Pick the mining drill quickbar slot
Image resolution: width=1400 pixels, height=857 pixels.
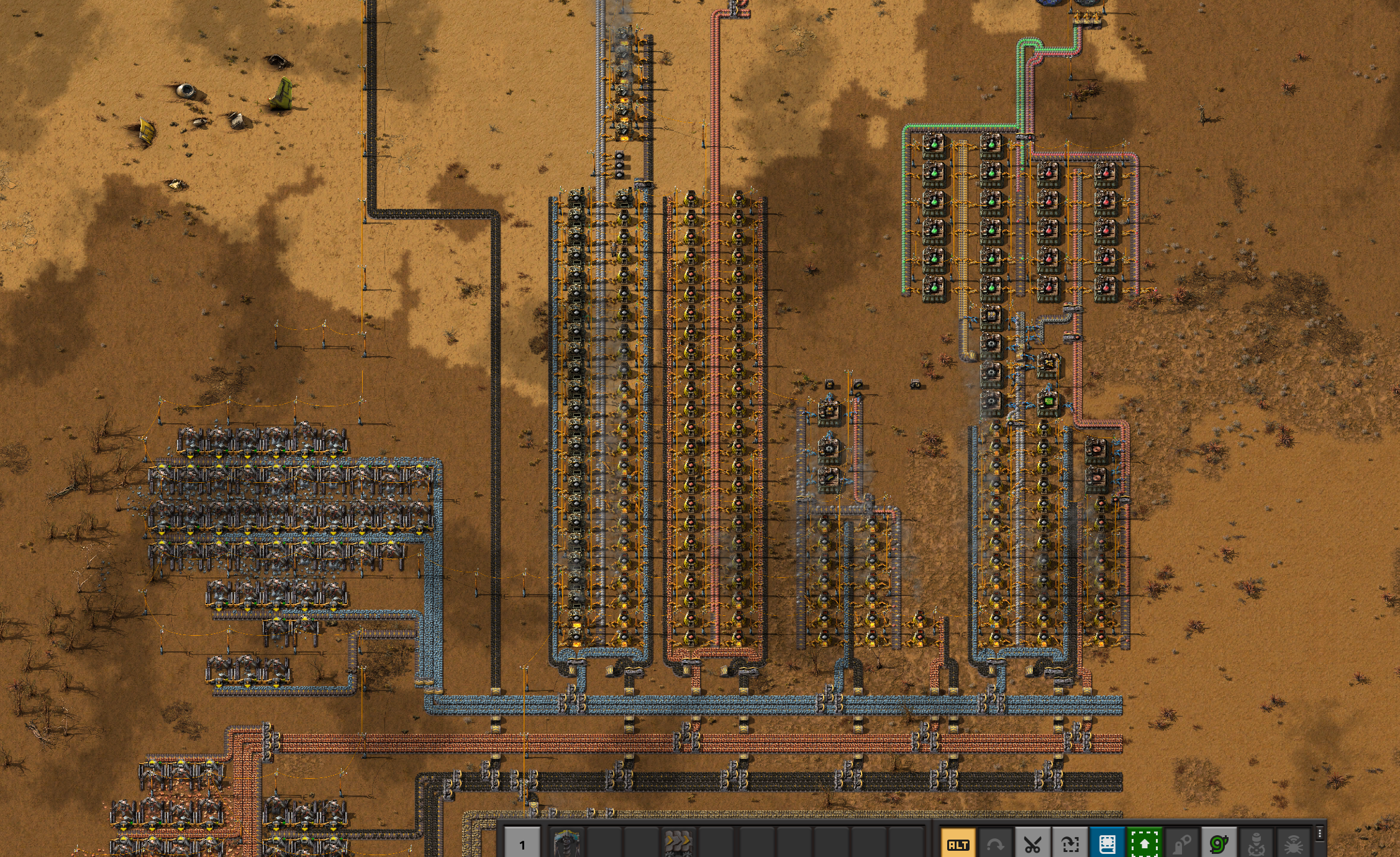[566, 844]
